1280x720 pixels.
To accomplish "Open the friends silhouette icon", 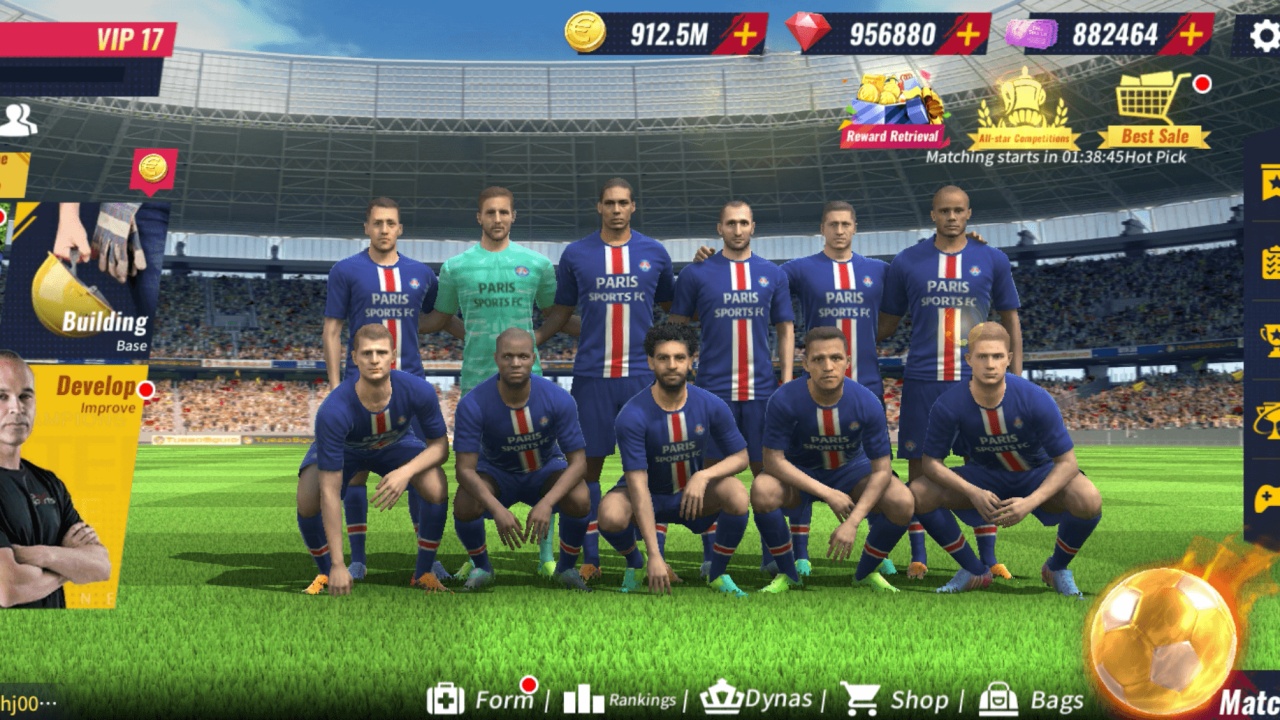I will click(x=17, y=120).
